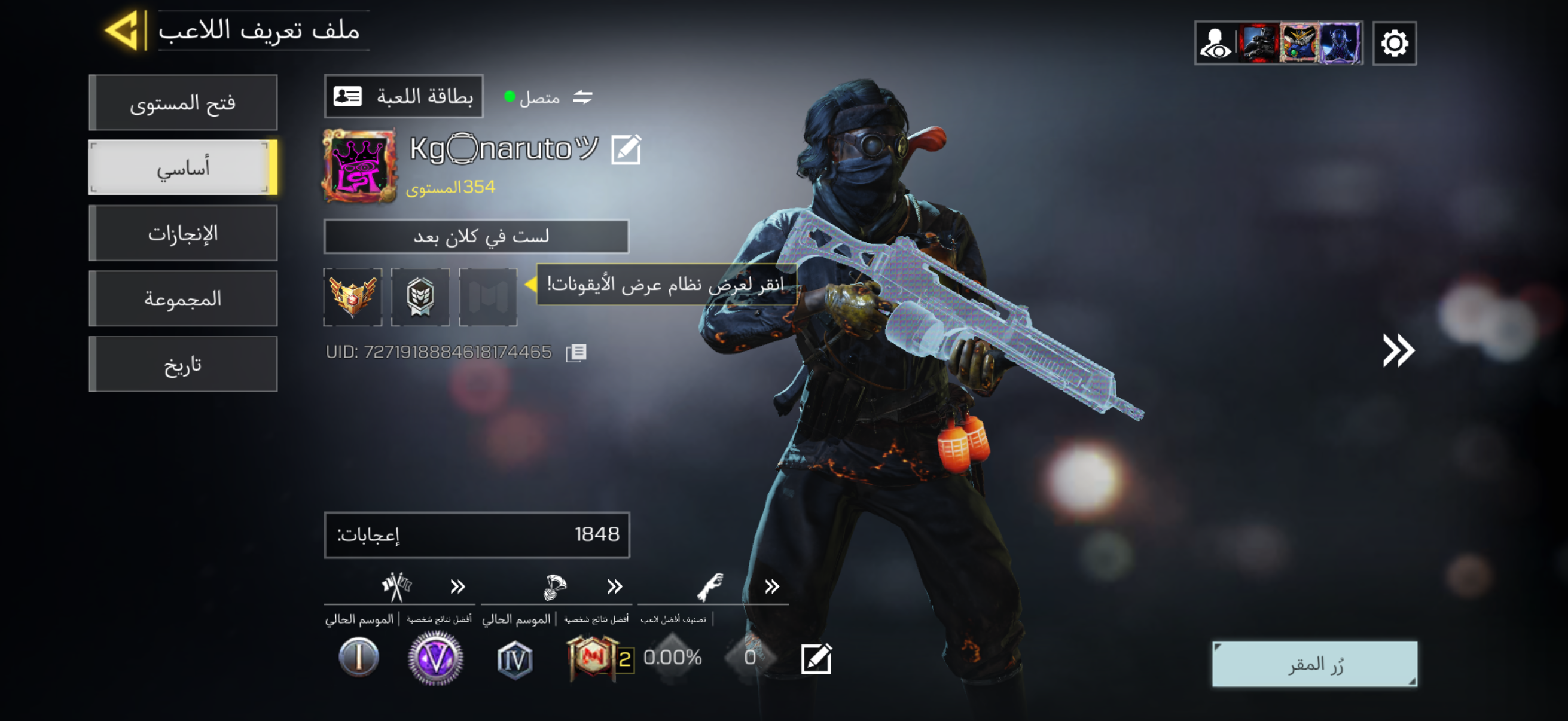Screen dimensions: 1568x721
Task: Click the player avatar with pink crown
Action: tap(359, 166)
